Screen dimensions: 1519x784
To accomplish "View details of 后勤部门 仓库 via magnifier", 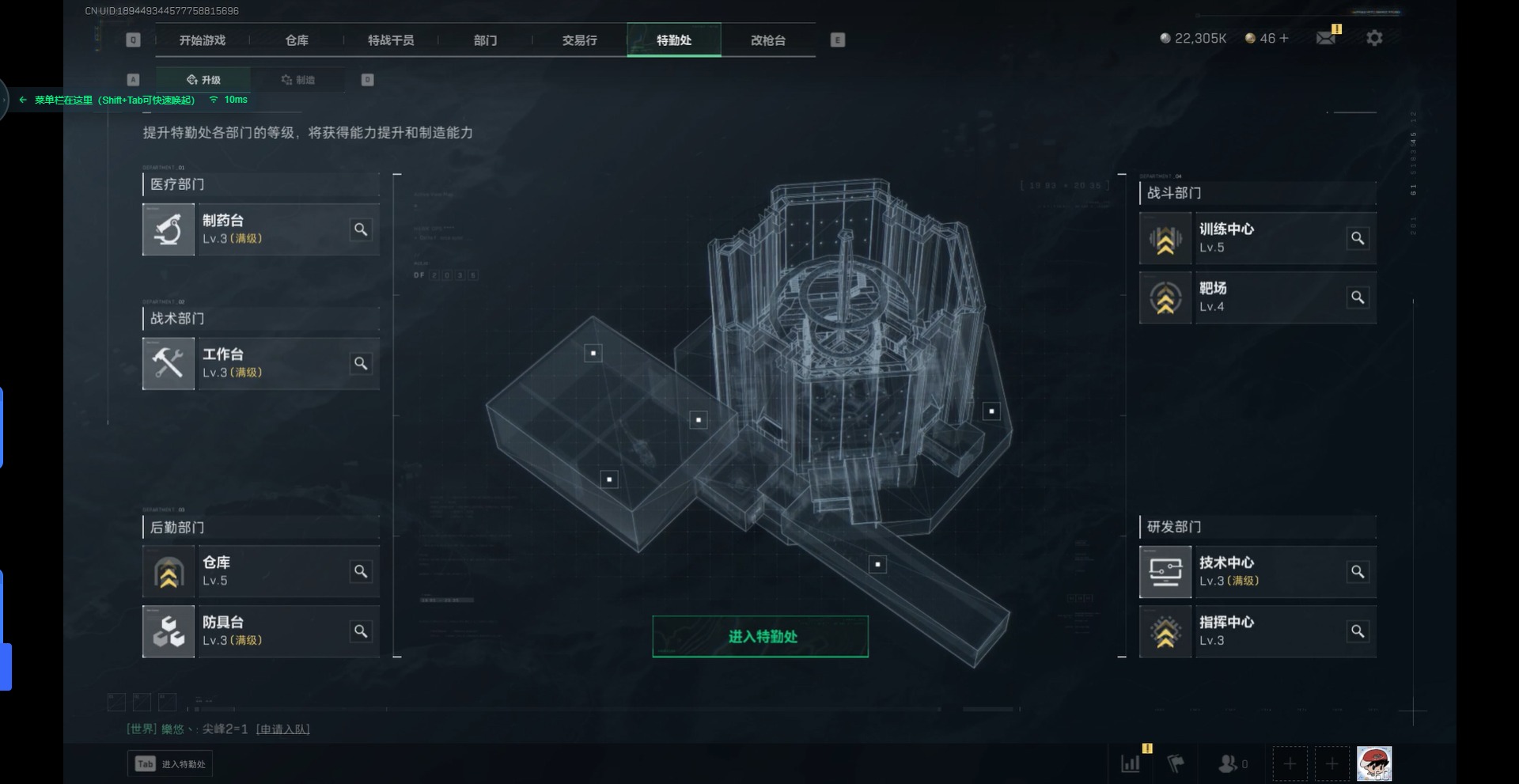I will (x=361, y=571).
